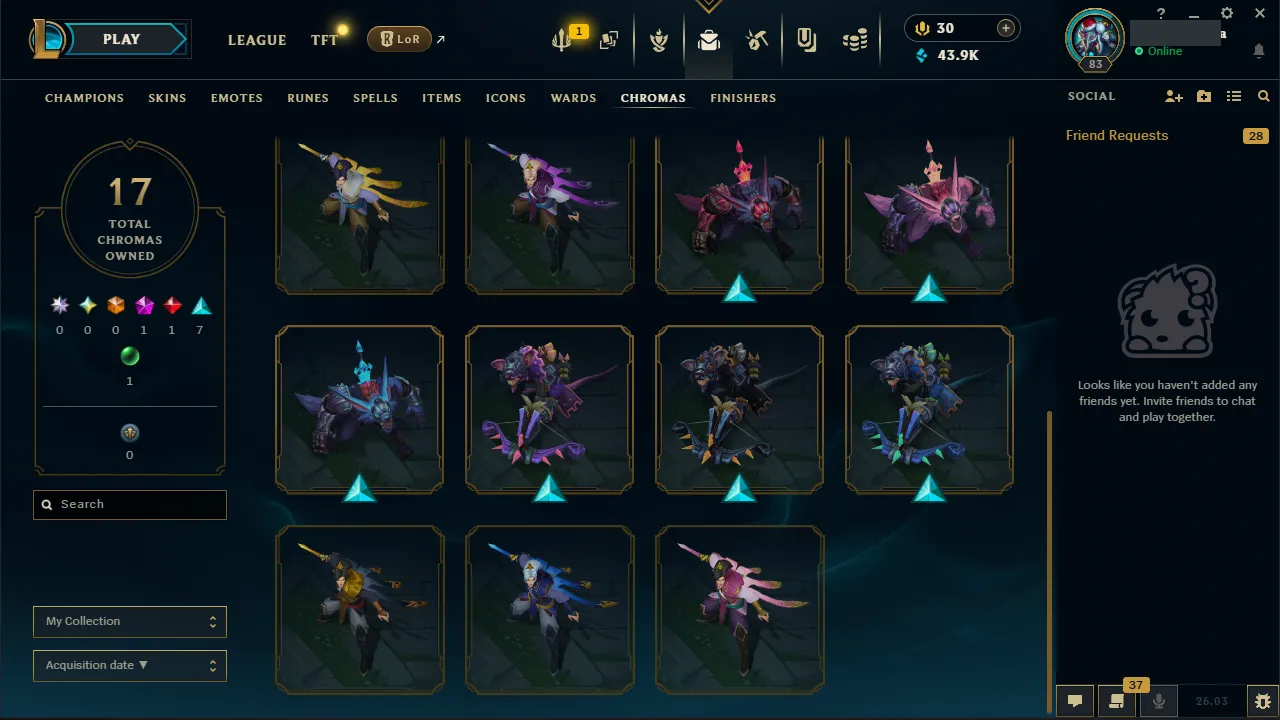The height and width of the screenshot is (720, 1280).
Task: Open the Store using the coin stack icon
Action: pyautogui.click(x=855, y=40)
